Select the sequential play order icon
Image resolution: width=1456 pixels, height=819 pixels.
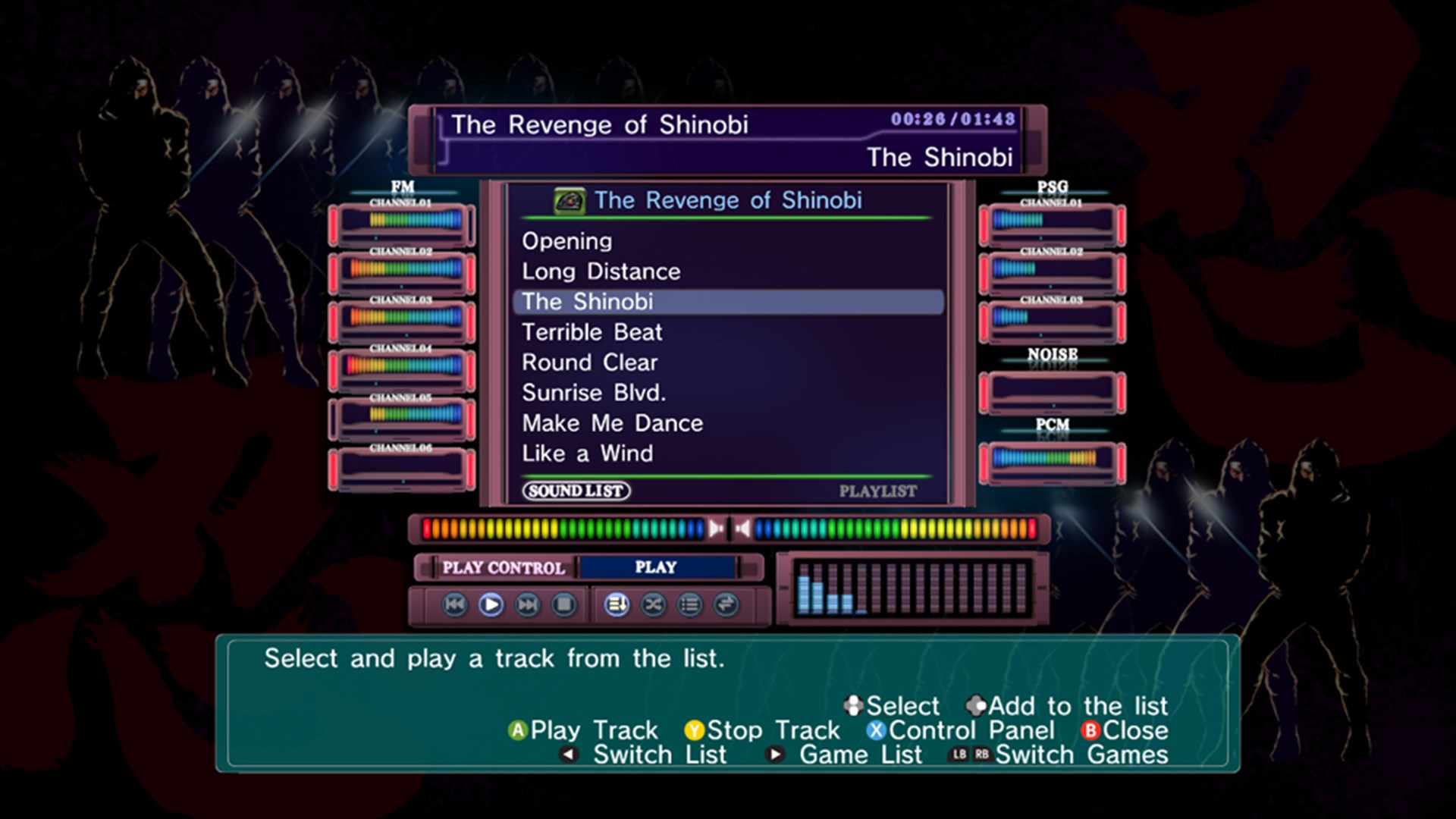click(x=618, y=605)
